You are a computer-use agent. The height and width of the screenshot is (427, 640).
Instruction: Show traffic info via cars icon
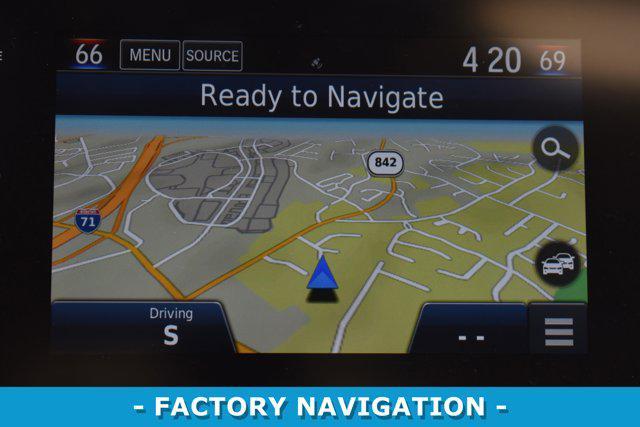click(x=557, y=264)
